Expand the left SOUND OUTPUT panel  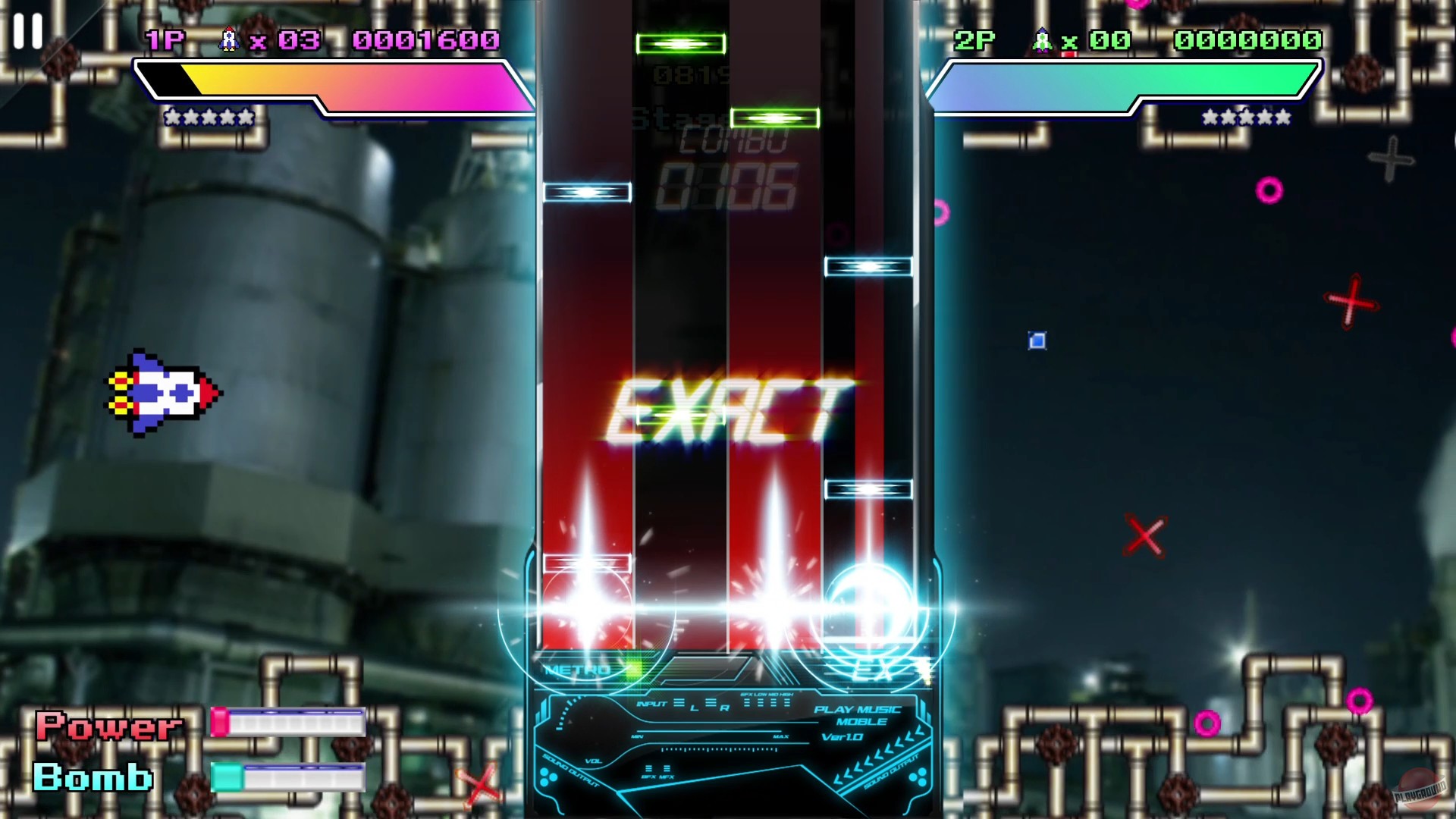(x=570, y=771)
